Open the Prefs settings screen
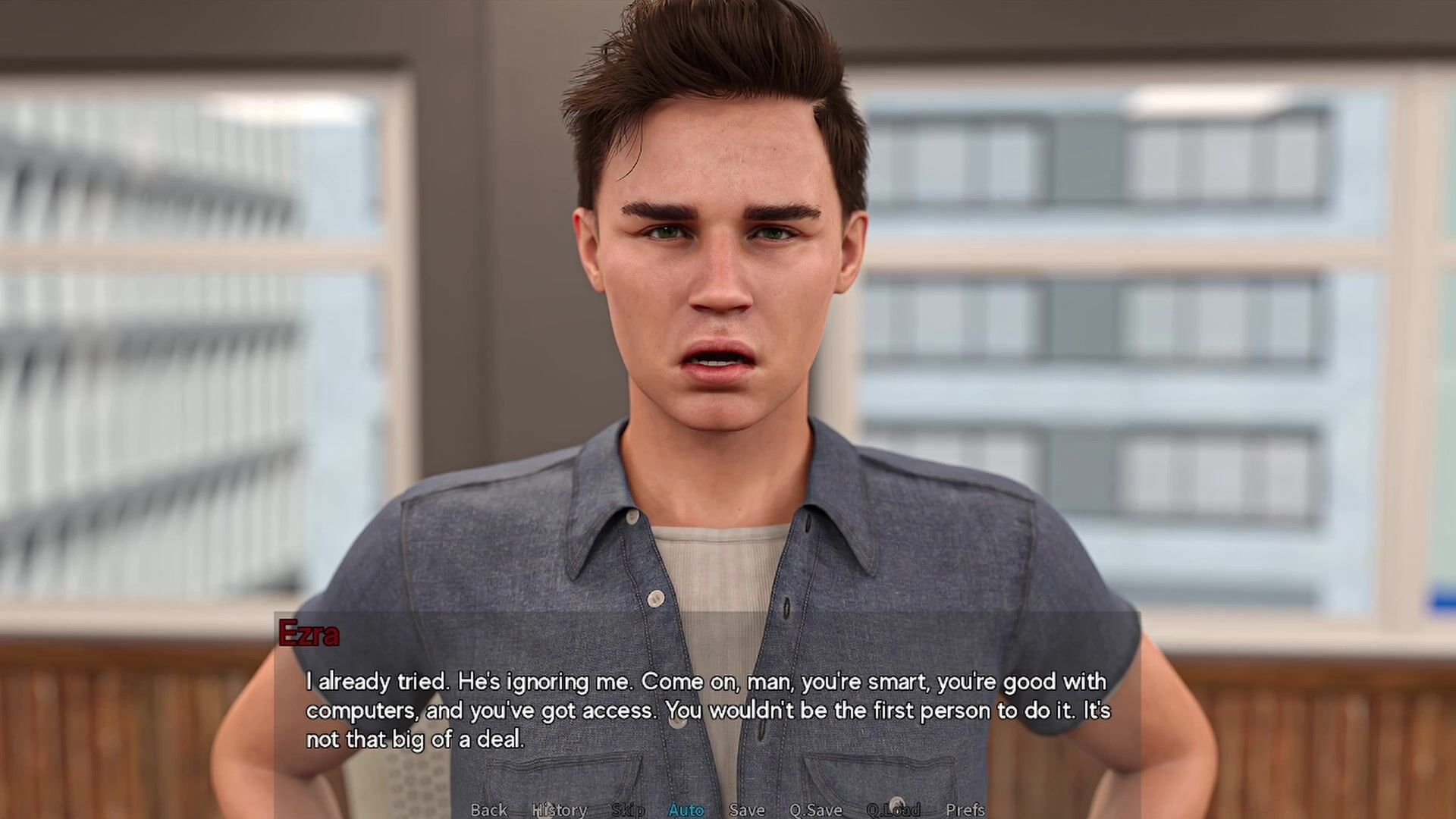Image resolution: width=1456 pixels, height=819 pixels. pyautogui.click(x=965, y=809)
